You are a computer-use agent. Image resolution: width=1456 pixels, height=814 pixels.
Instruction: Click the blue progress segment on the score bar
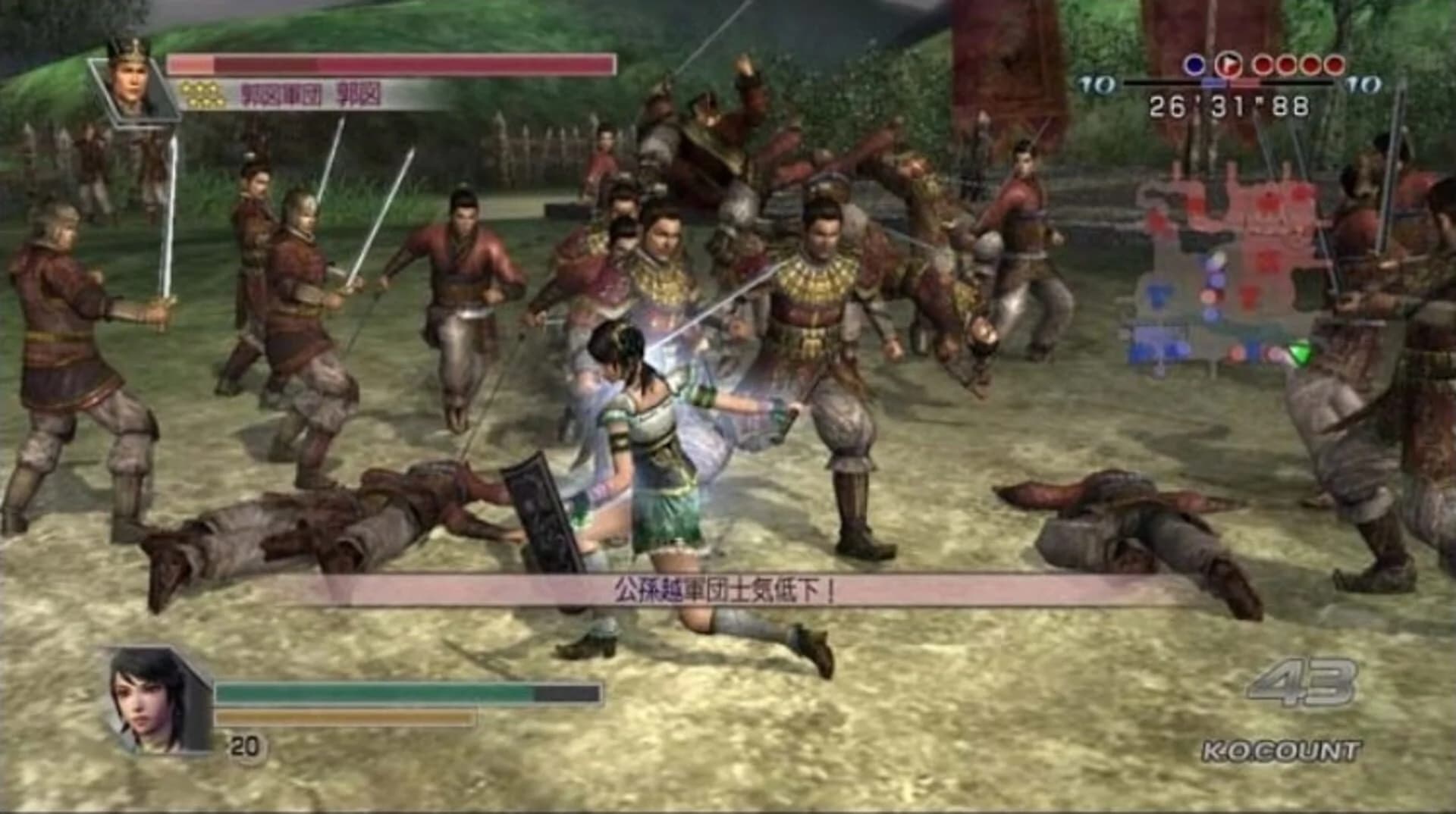1213,82
